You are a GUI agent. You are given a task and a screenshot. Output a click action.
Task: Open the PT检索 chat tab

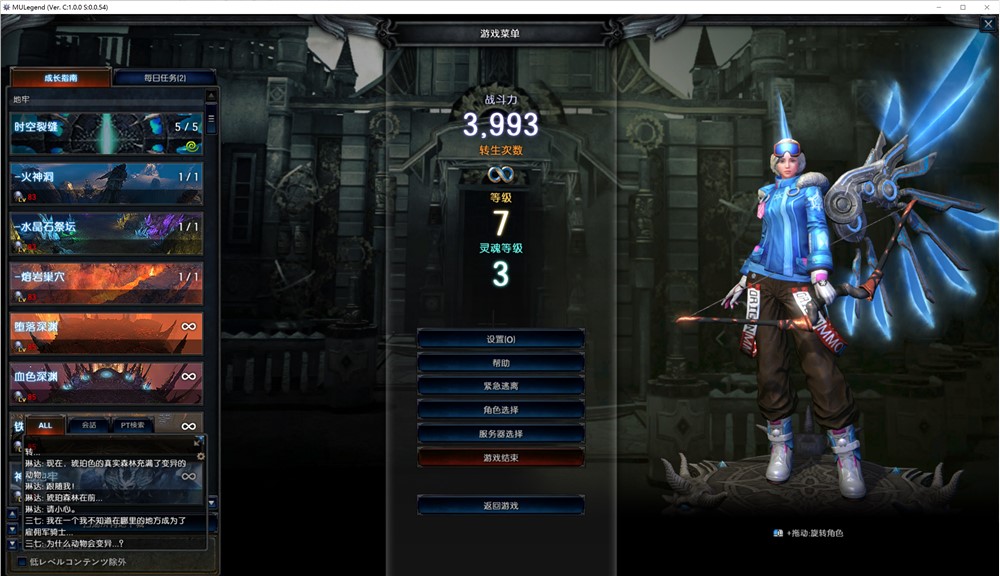point(131,425)
